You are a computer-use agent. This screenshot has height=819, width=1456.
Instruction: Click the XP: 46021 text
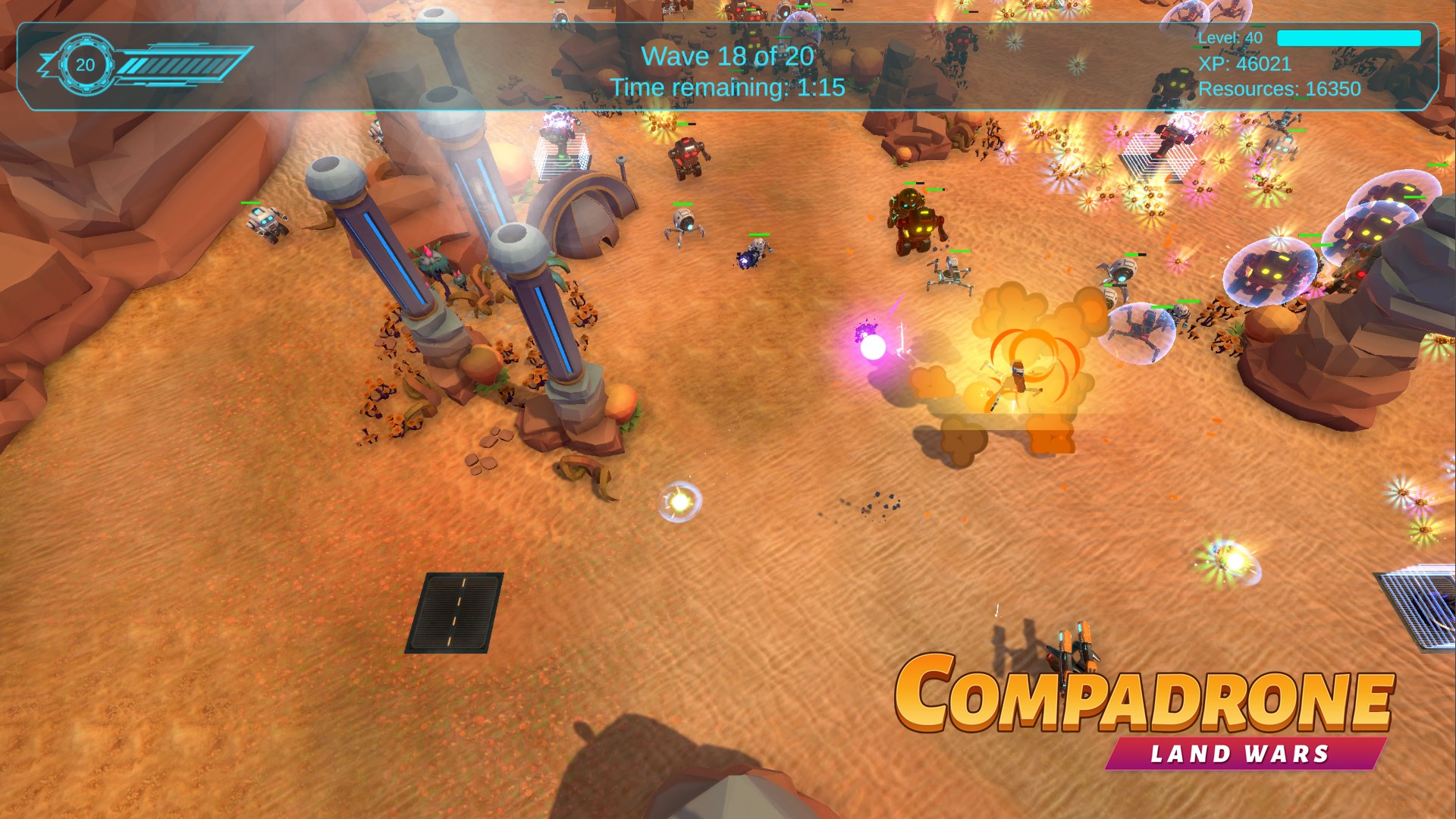pos(1246,64)
